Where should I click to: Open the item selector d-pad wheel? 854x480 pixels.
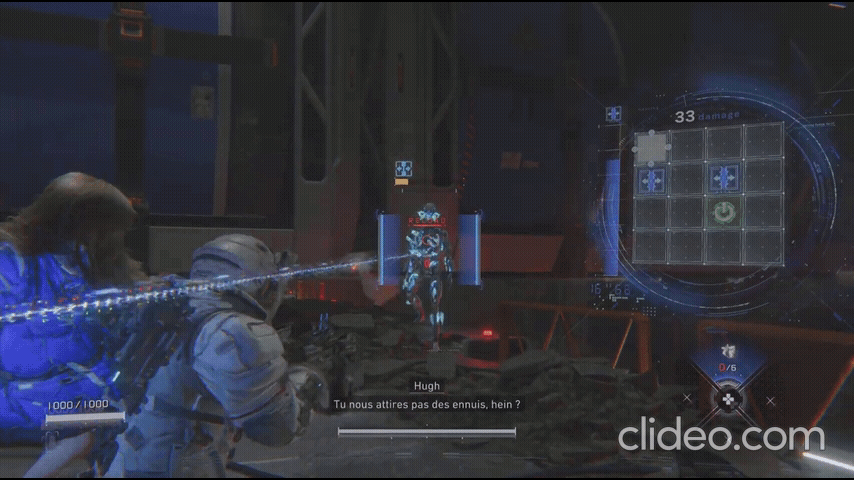coord(729,400)
